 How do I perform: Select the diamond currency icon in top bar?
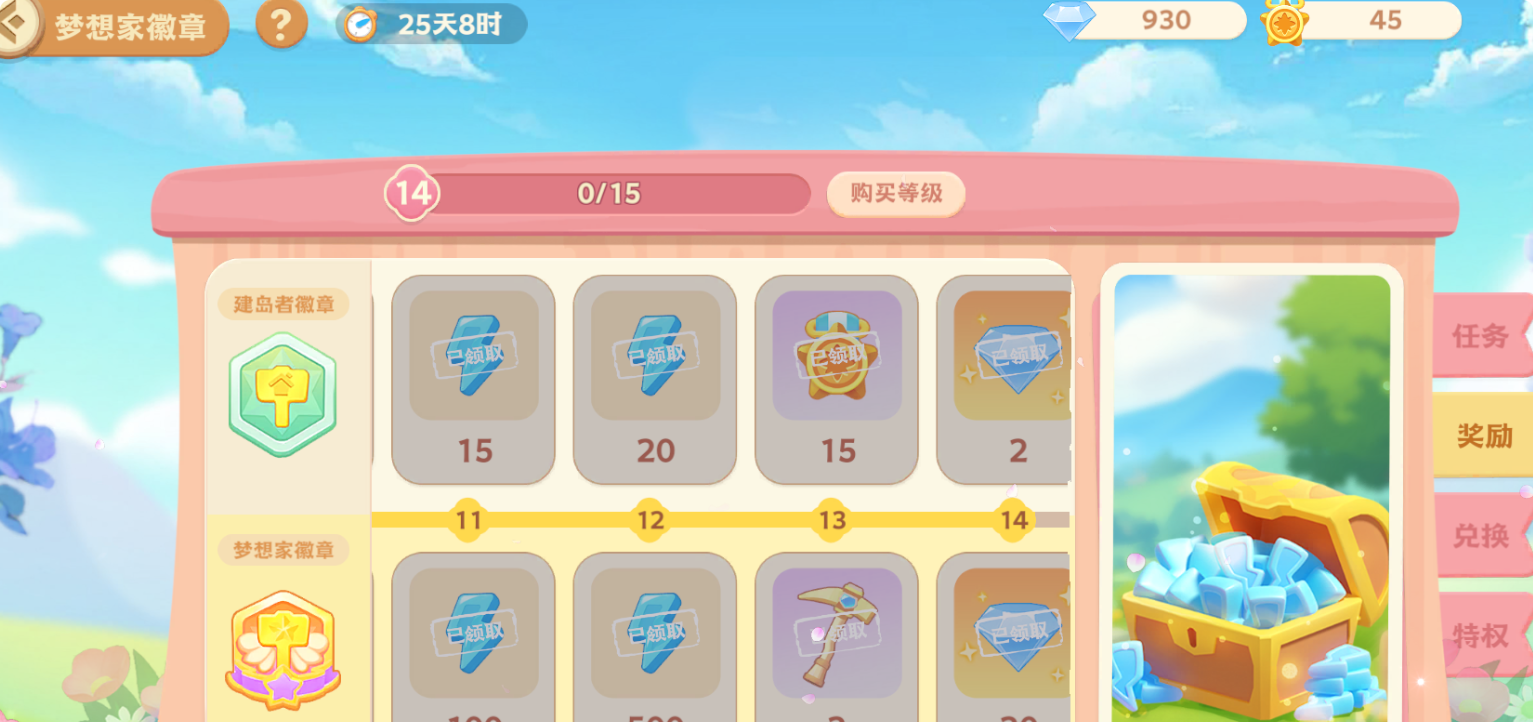pos(1071,21)
